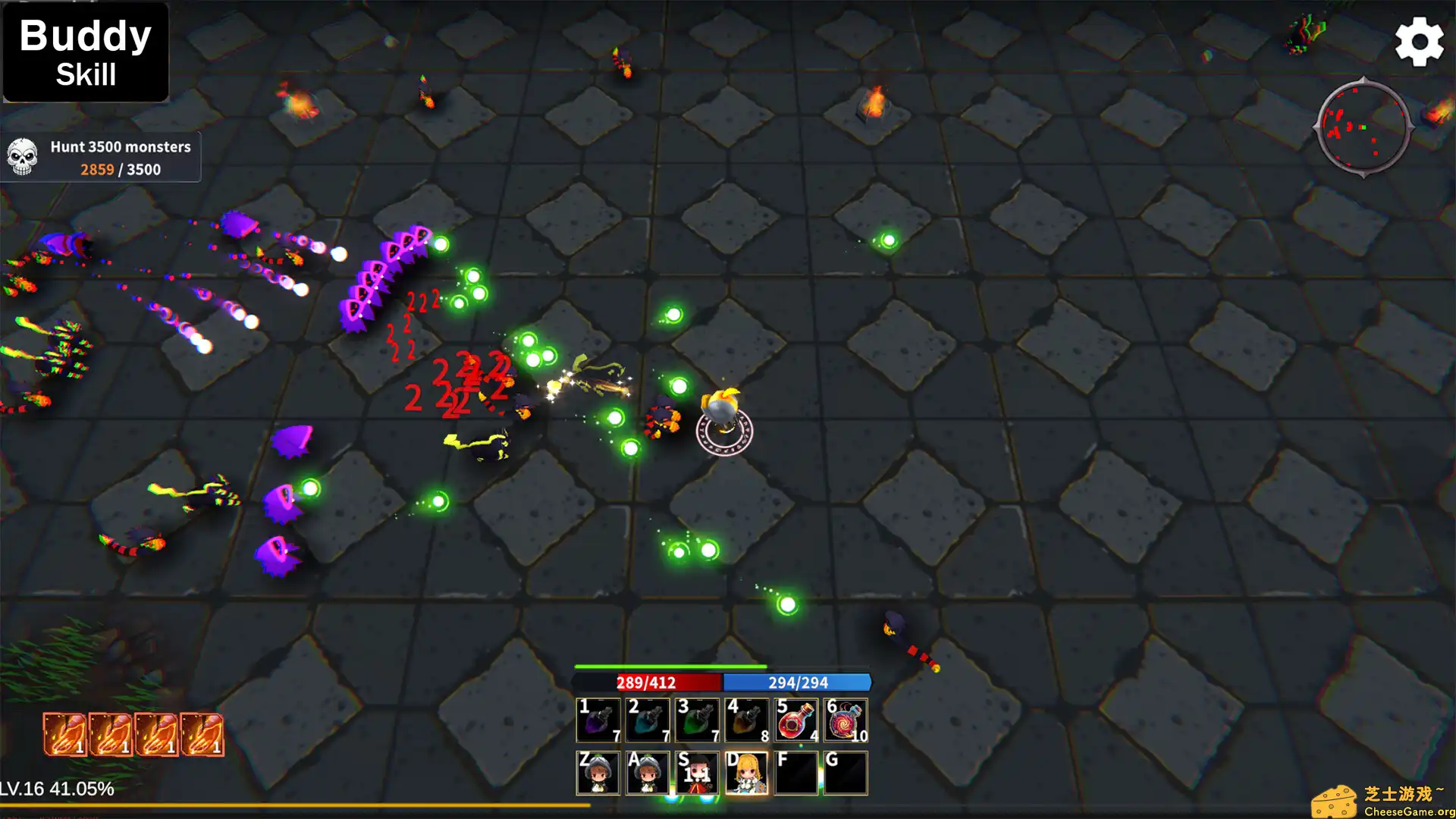Select the red-cloaked buddy in slot S
The height and width of the screenshot is (819, 1456).
(x=697, y=773)
